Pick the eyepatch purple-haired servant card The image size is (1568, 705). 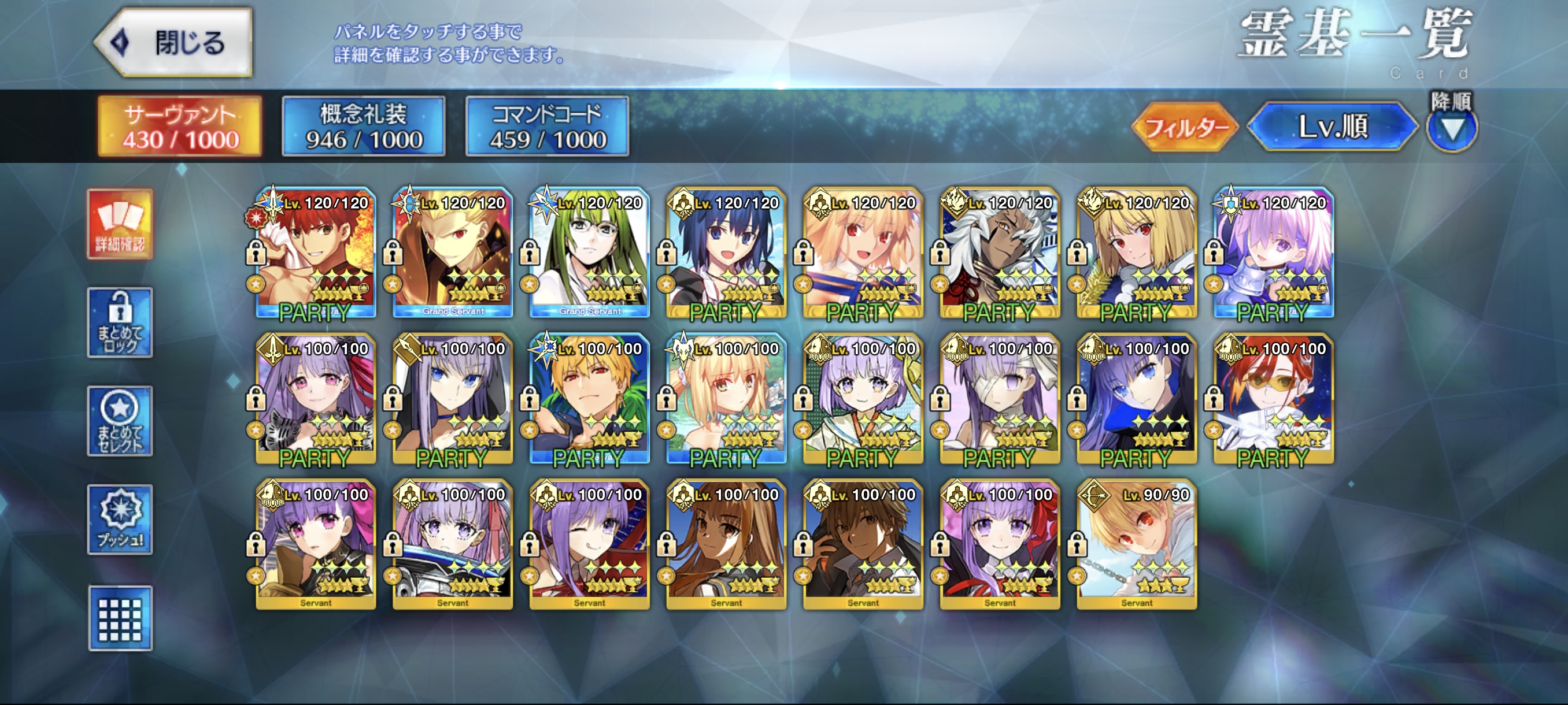coord(1000,398)
